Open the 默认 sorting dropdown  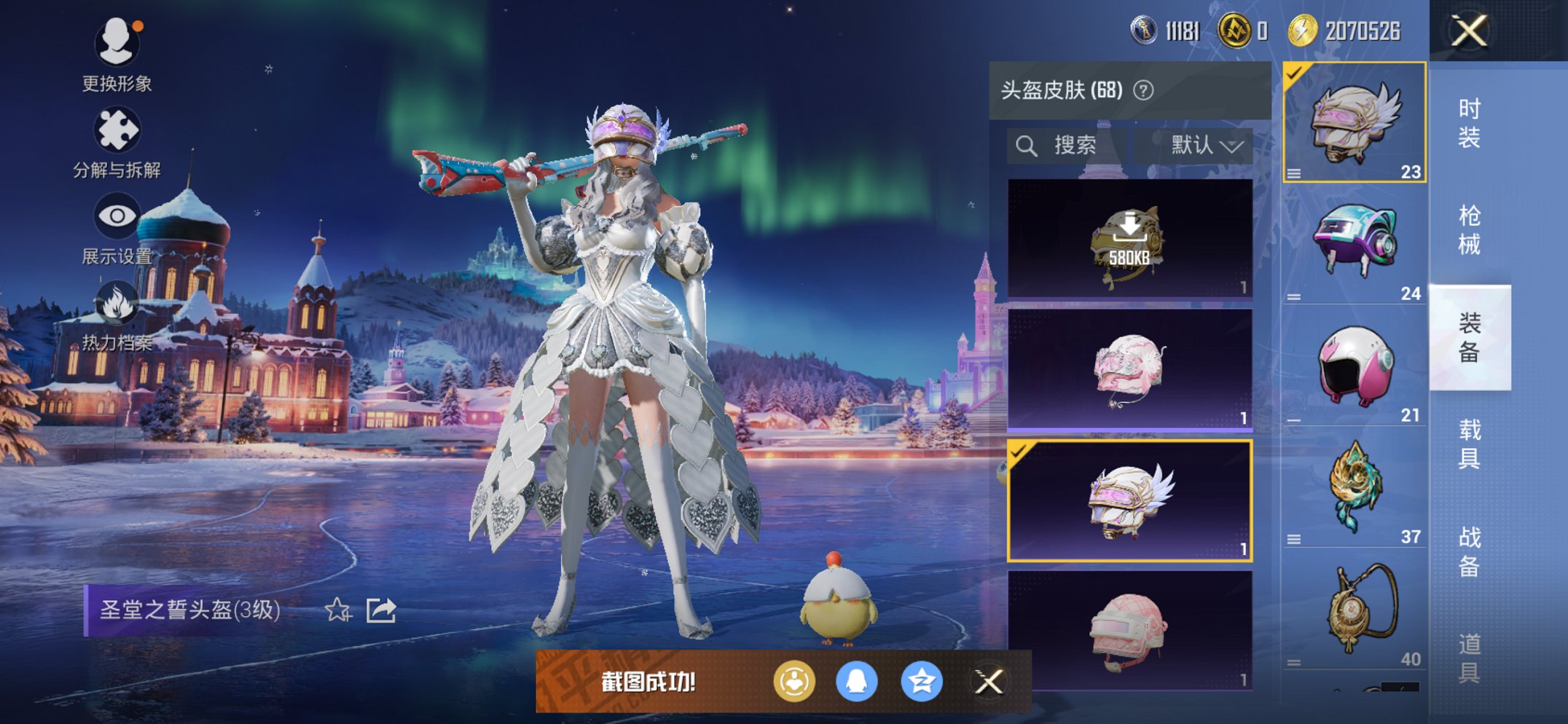[x=1204, y=145]
